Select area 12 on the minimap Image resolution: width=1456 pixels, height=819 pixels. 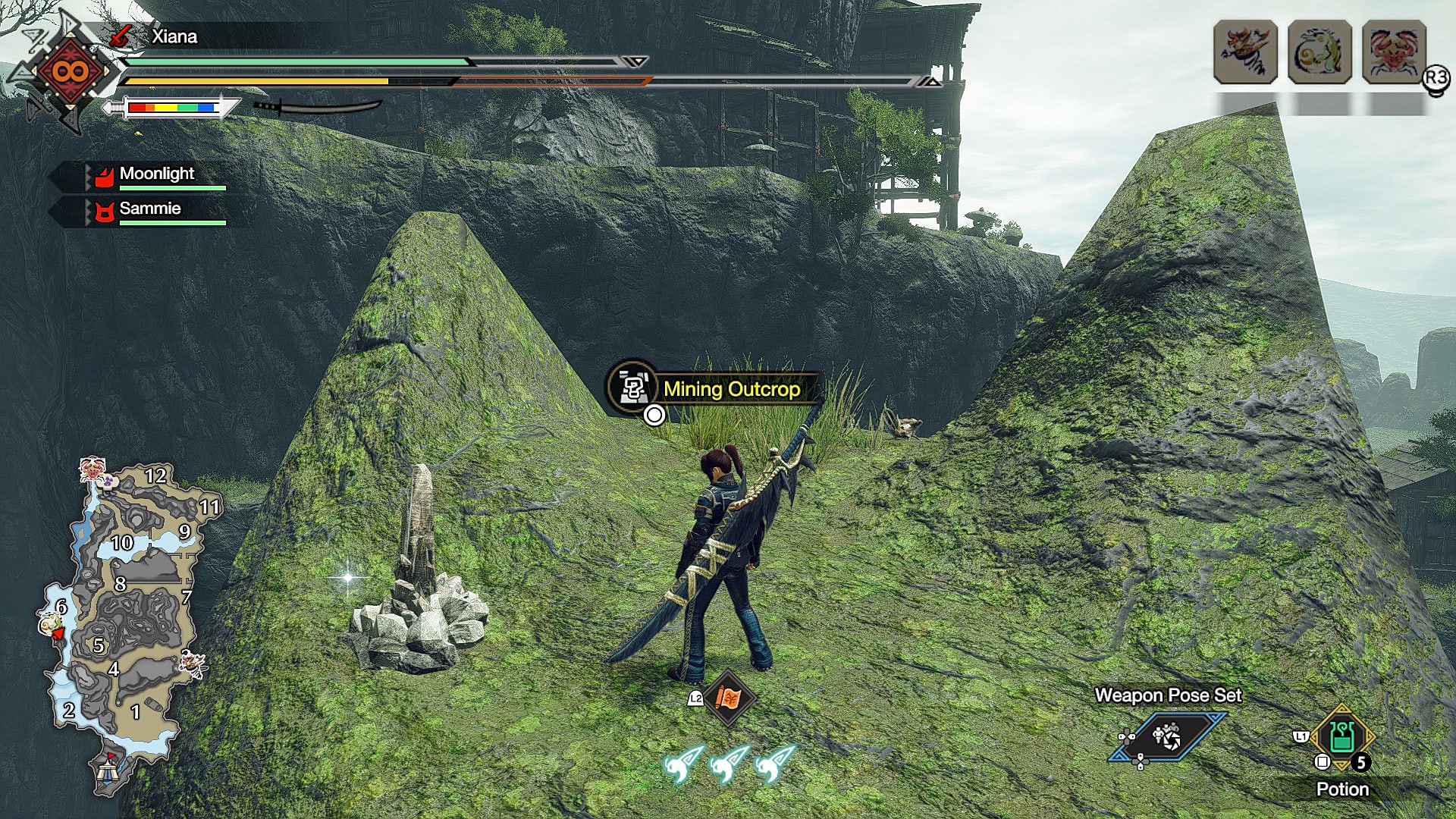click(155, 475)
